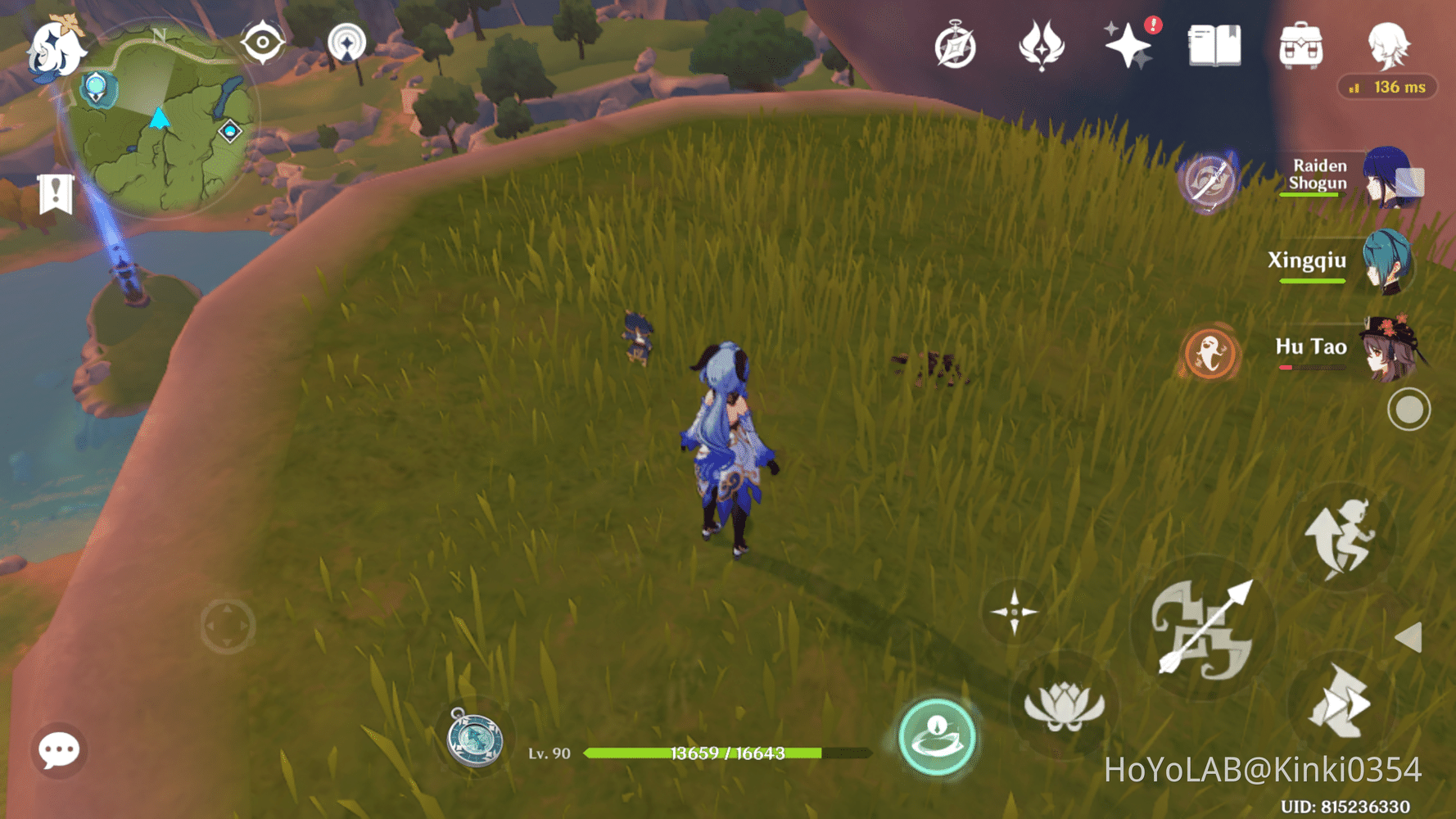Open the Inventory bag icon
Viewport: 1456px width, 819px height.
1300,47
